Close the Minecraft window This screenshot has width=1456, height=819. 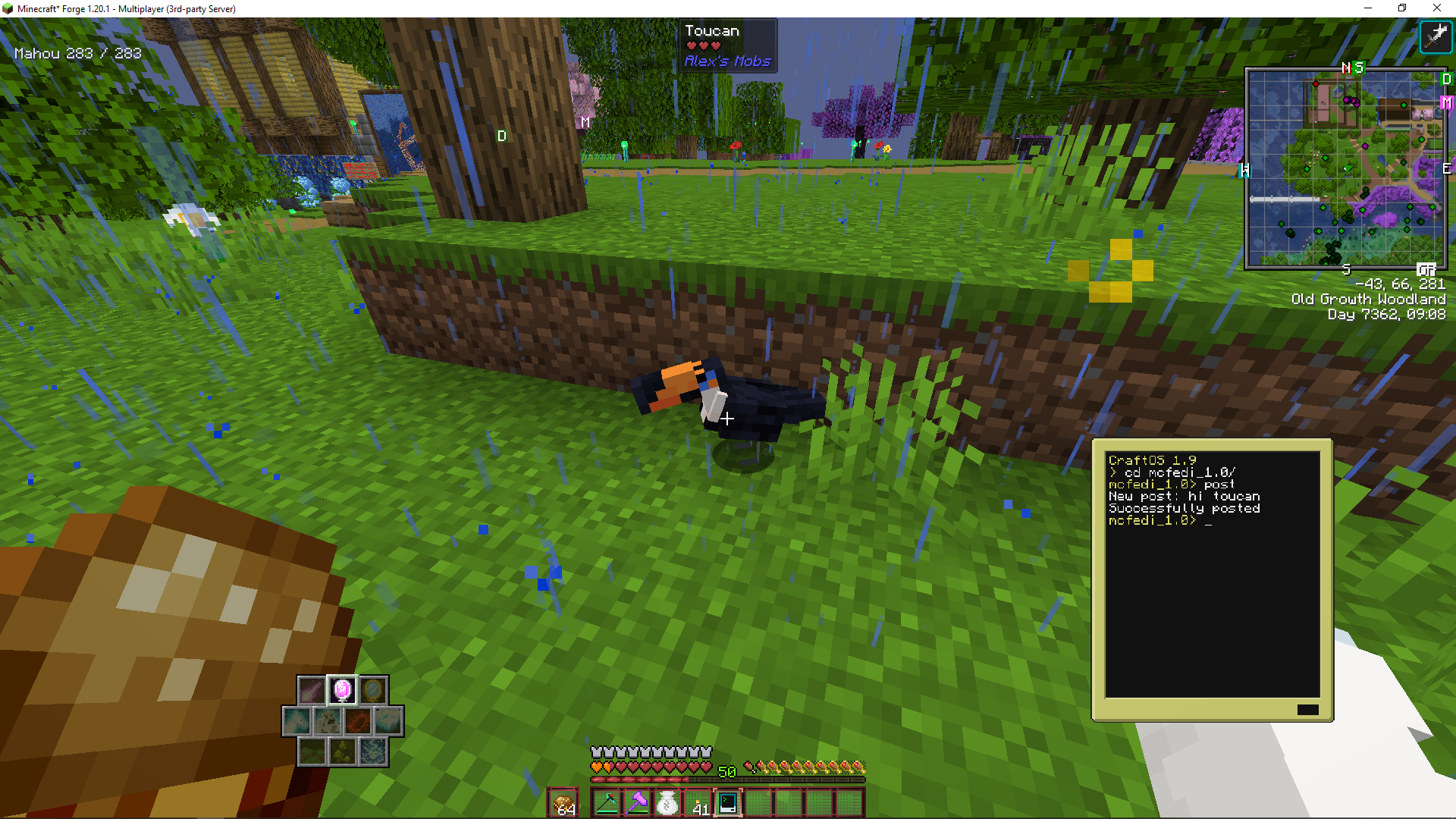point(1437,8)
